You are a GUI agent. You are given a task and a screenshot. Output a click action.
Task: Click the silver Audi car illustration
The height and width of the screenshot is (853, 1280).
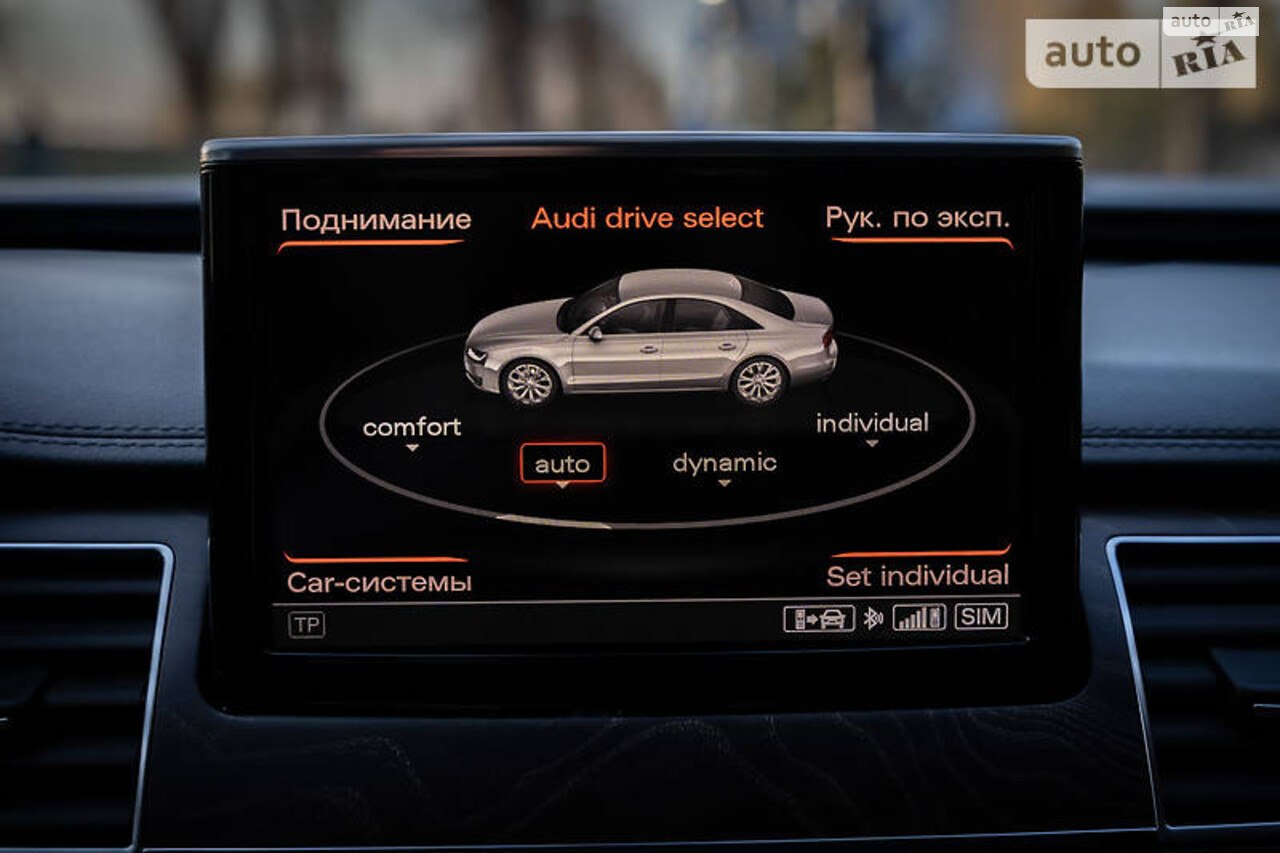tap(650, 340)
